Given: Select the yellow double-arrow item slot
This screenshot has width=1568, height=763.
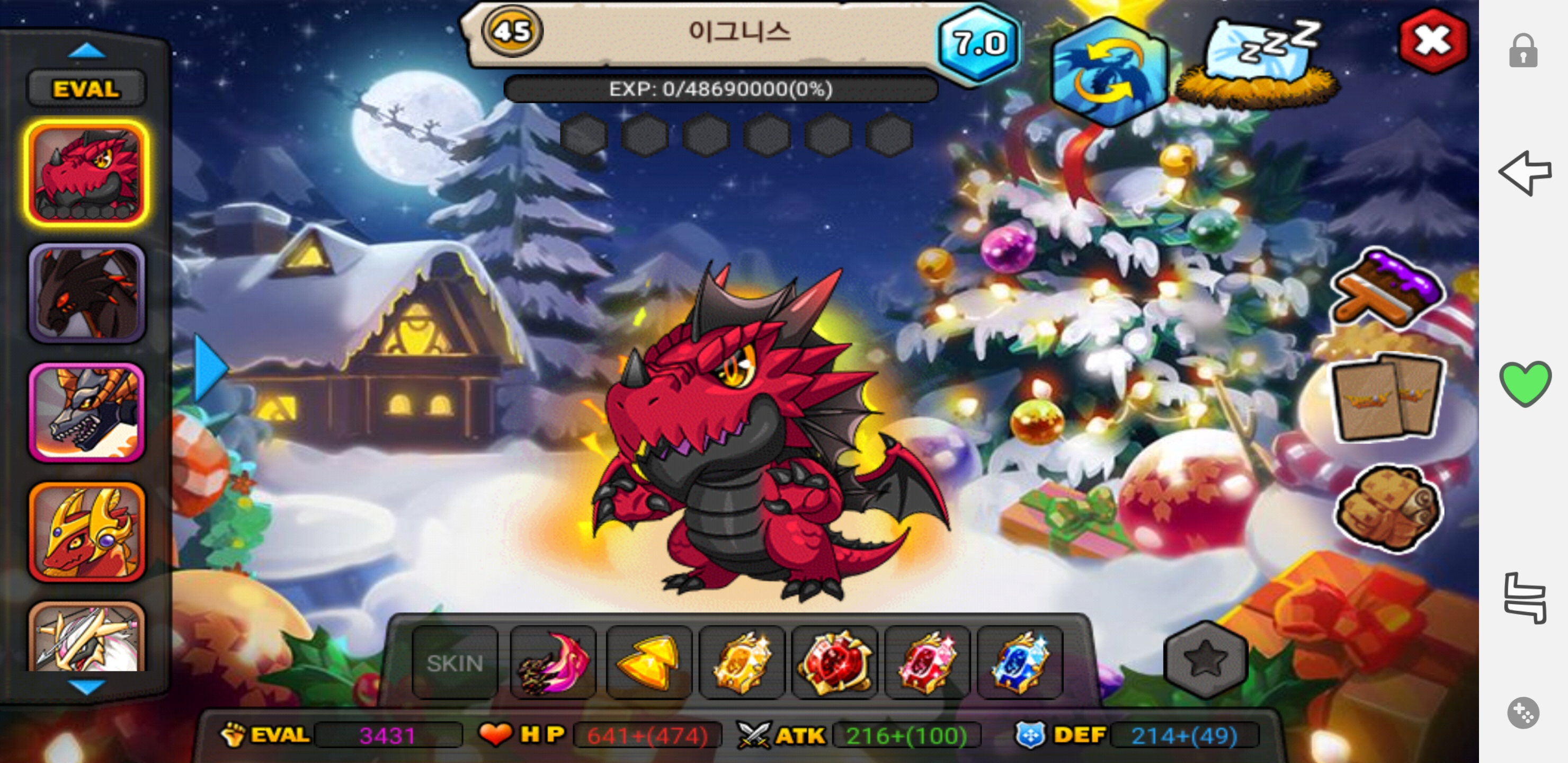Looking at the screenshot, I should click(648, 662).
